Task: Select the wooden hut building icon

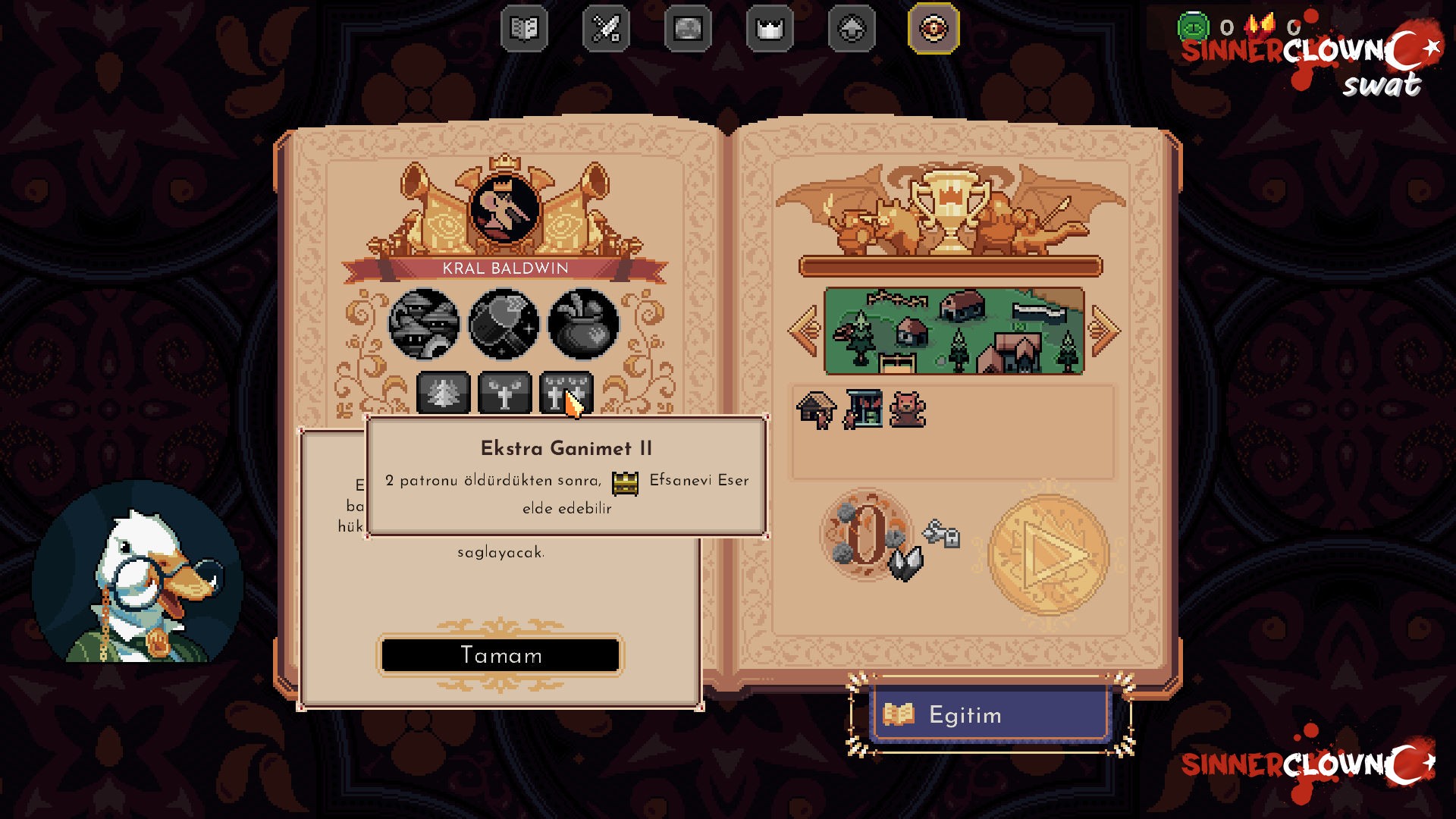Action: coord(816,410)
